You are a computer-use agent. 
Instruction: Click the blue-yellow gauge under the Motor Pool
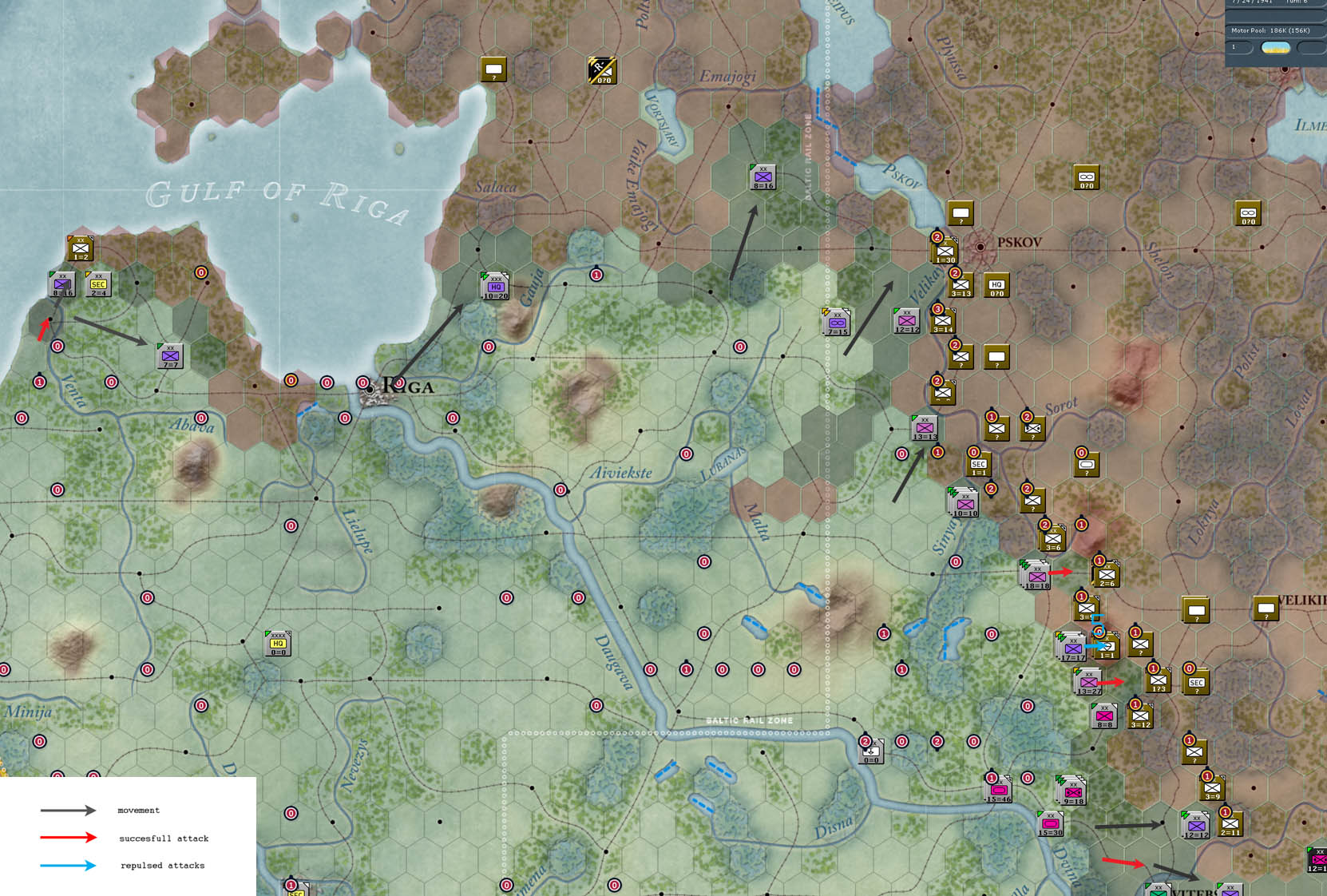[1276, 48]
